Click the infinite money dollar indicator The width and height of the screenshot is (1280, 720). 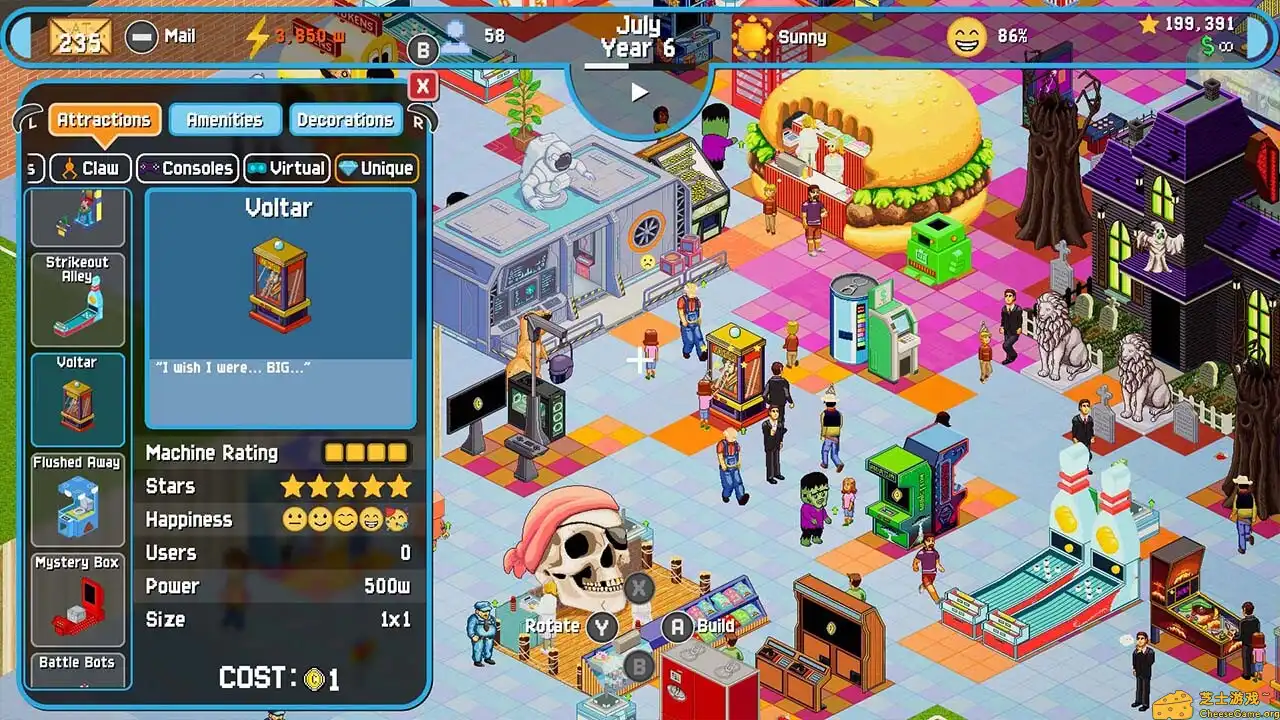coord(1208,45)
